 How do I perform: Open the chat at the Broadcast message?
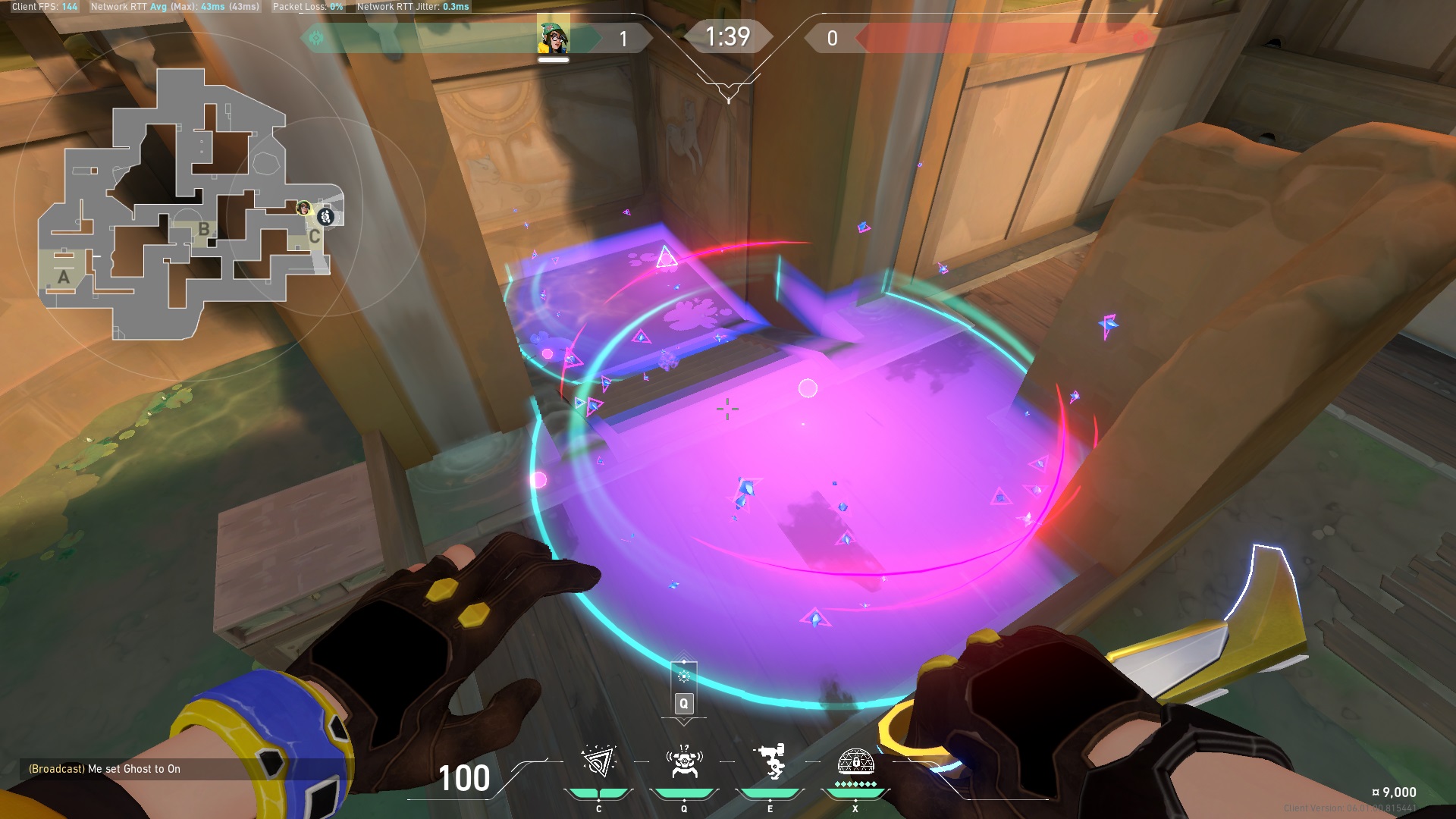[x=105, y=769]
